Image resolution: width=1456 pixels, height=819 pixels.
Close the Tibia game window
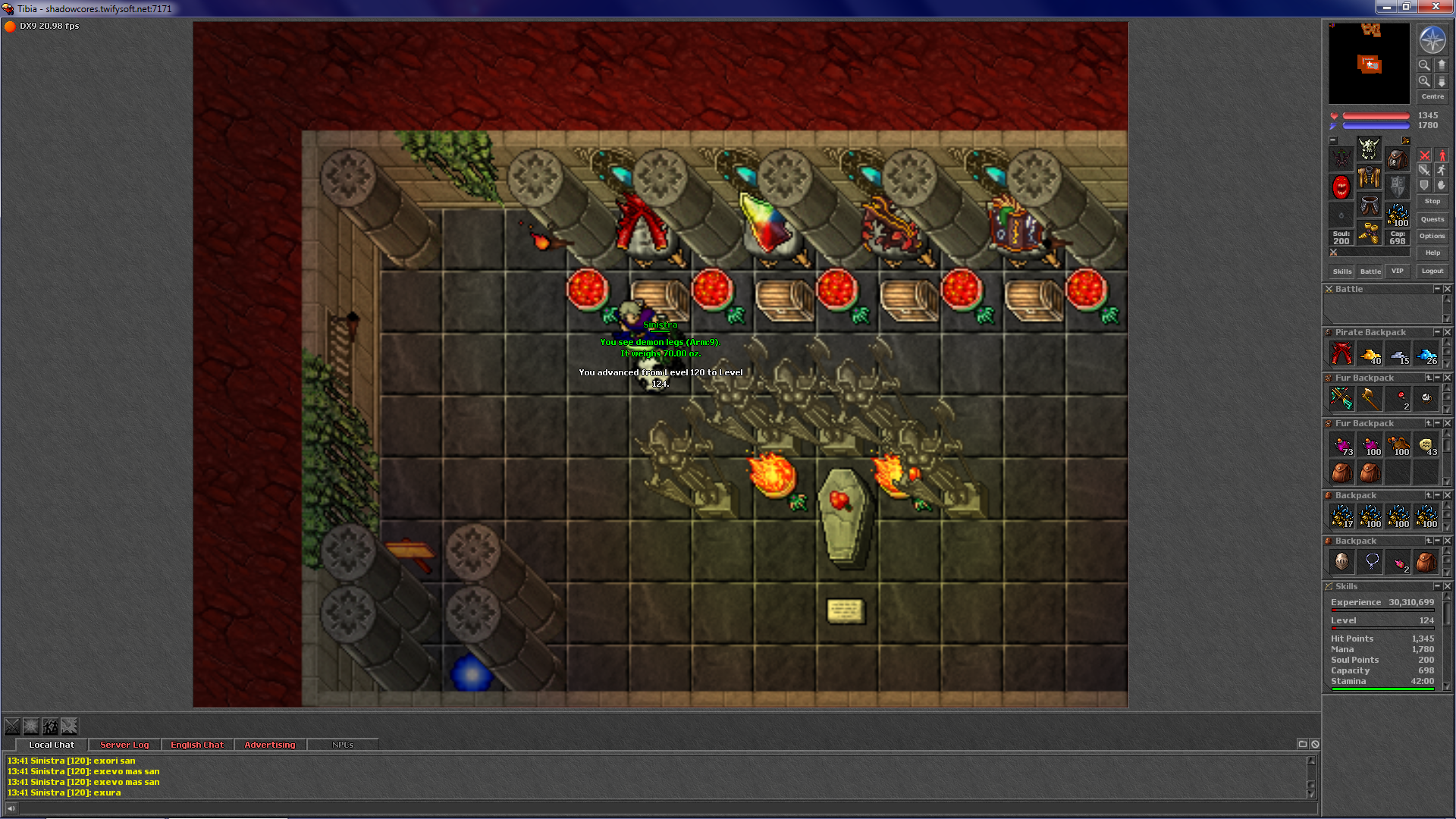click(1435, 7)
